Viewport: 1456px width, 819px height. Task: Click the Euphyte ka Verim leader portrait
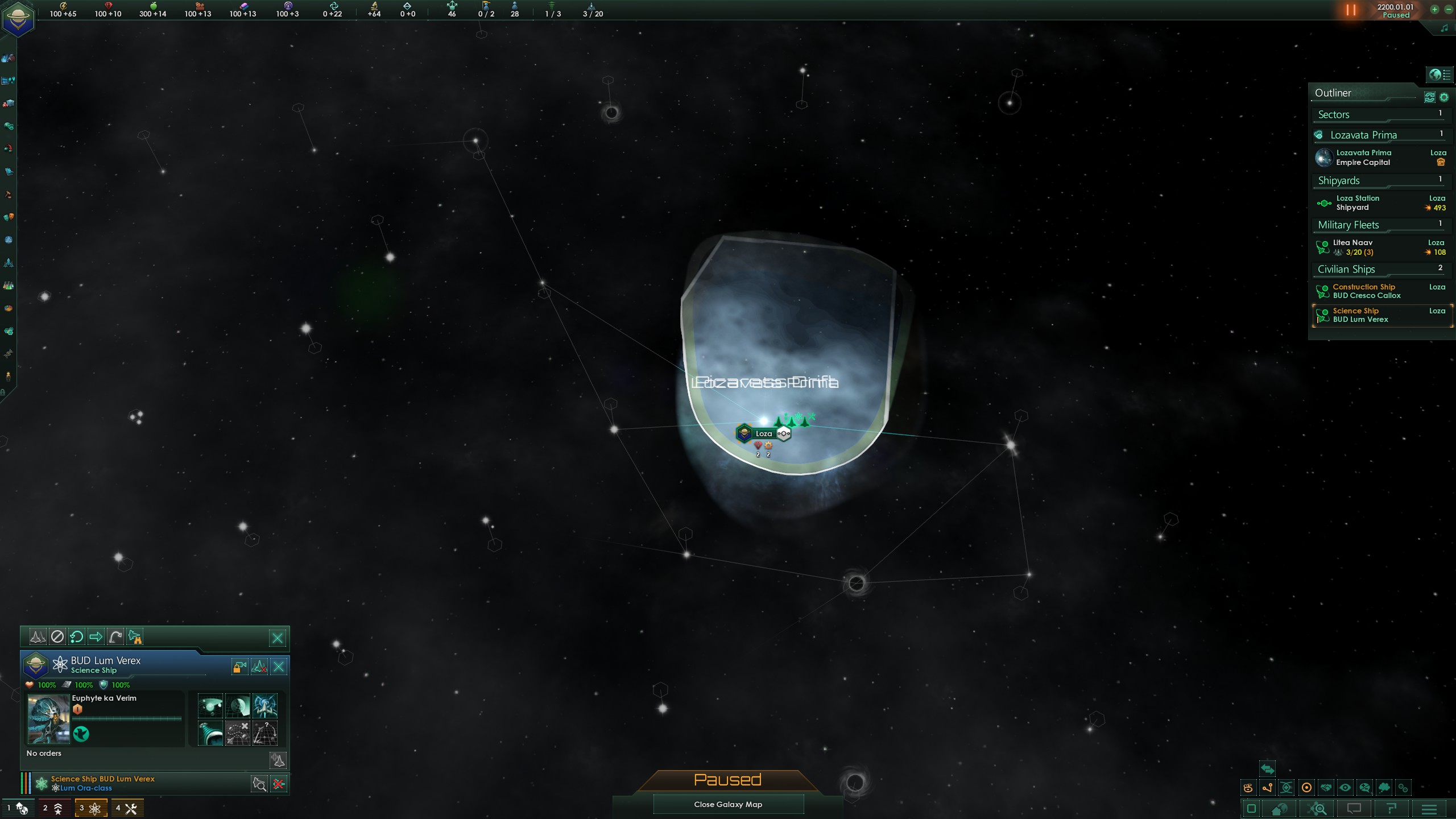[48, 718]
